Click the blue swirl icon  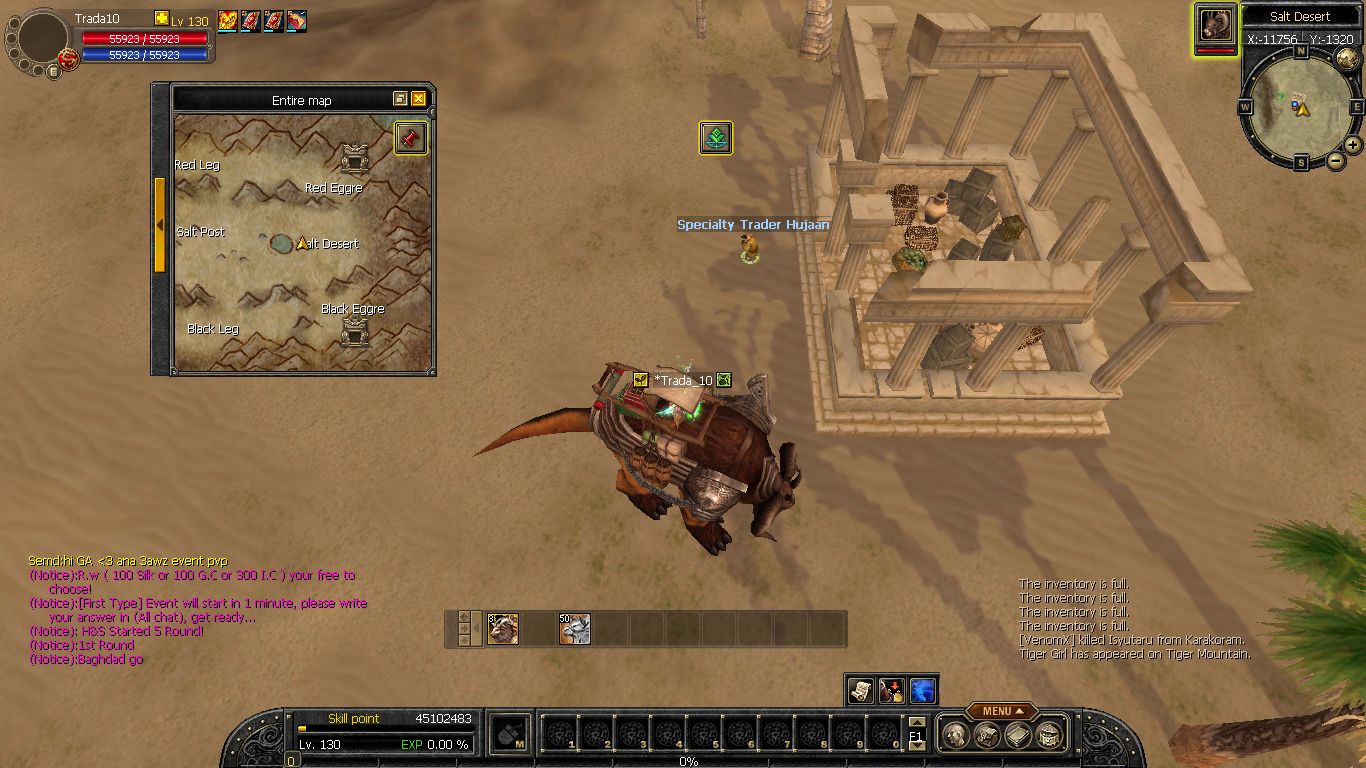922,689
